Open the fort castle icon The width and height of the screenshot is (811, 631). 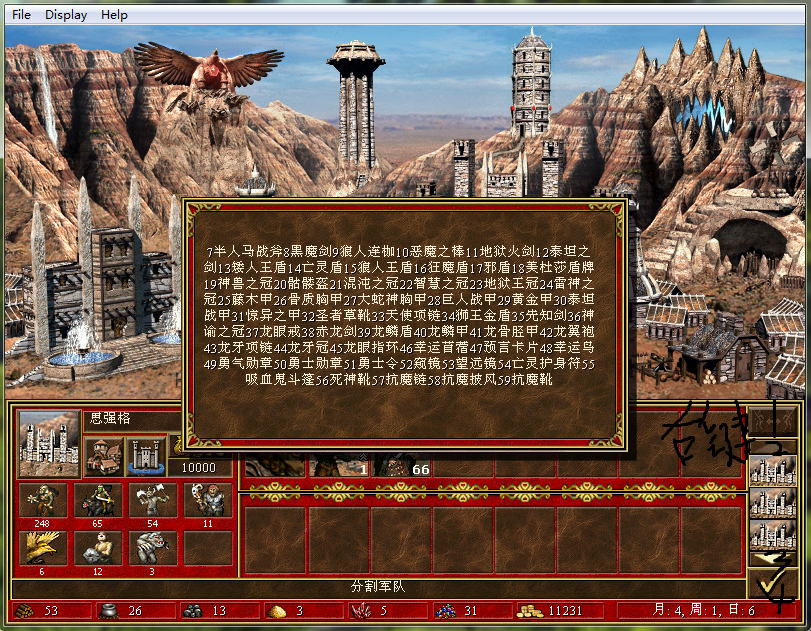147,455
